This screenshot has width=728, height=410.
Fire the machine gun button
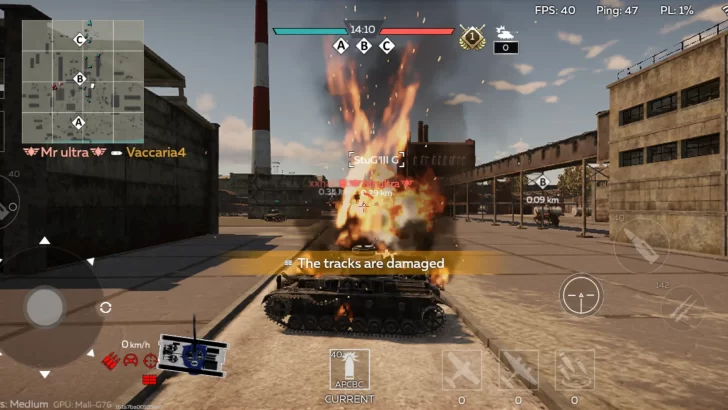tap(684, 308)
